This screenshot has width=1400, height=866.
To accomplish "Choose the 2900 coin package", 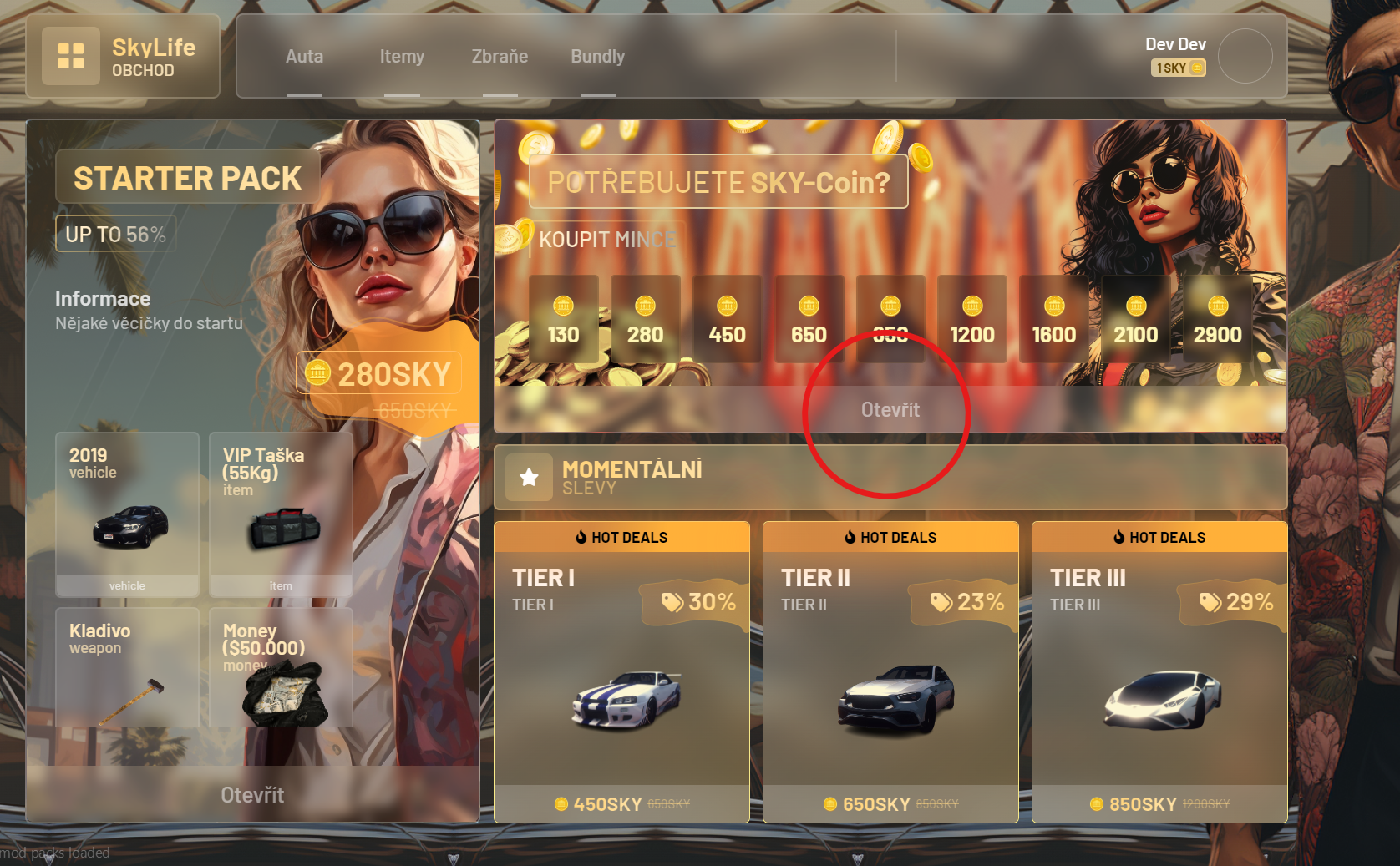I will click(x=1217, y=320).
